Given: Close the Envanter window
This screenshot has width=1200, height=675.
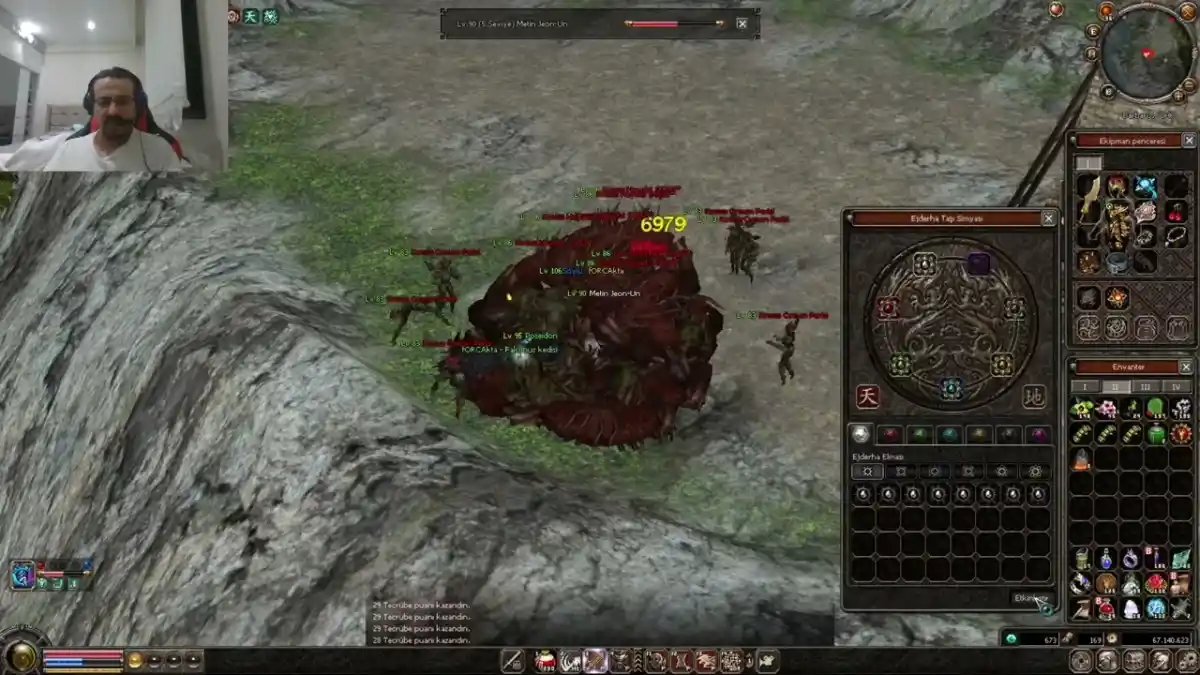Looking at the screenshot, I should pyautogui.click(x=1186, y=367).
